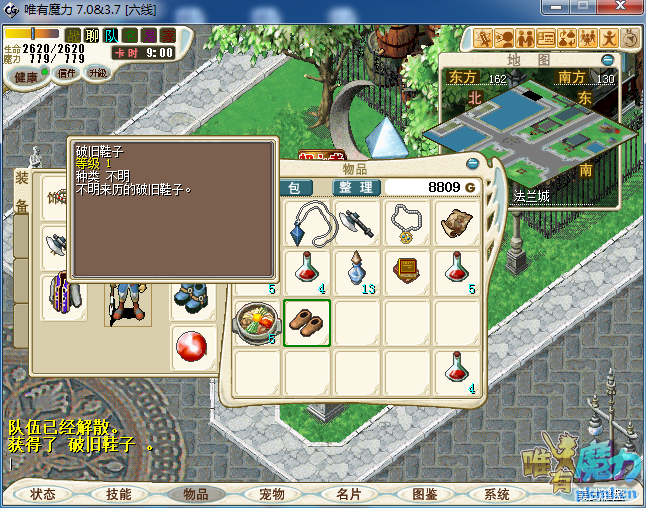Click the 整理 sort button in inventory
The height and width of the screenshot is (508, 646).
point(355,187)
